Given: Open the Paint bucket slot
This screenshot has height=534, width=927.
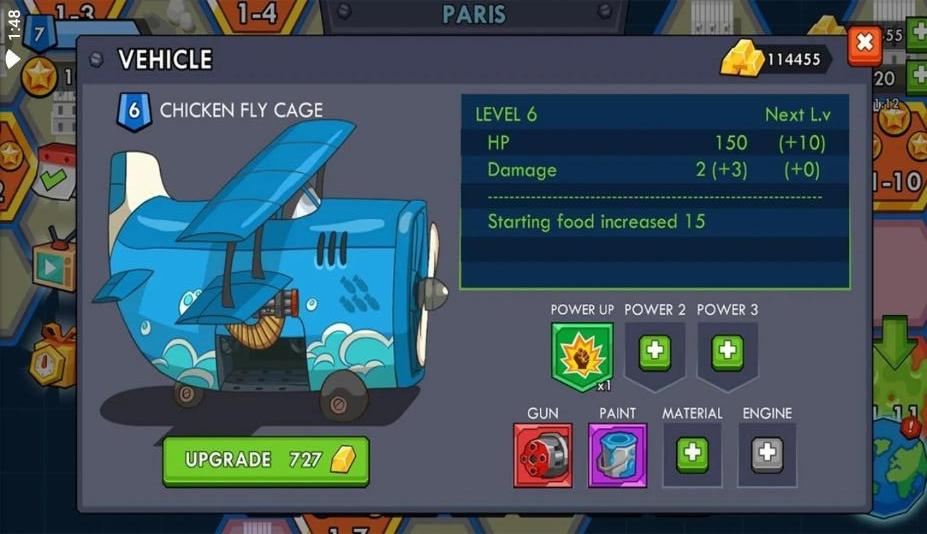Looking at the screenshot, I should (x=617, y=455).
